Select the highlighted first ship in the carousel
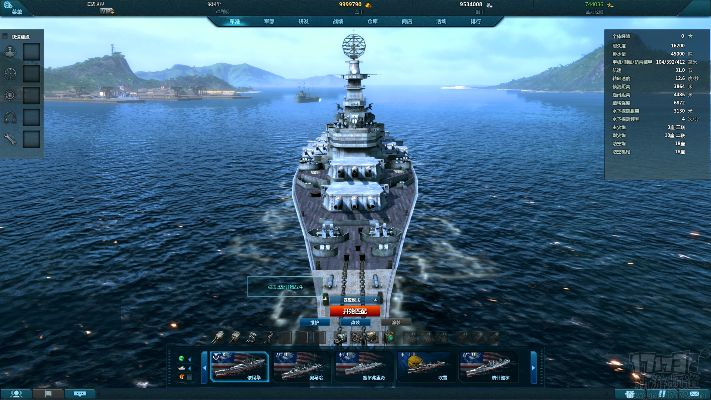The image size is (711, 400). point(240,366)
